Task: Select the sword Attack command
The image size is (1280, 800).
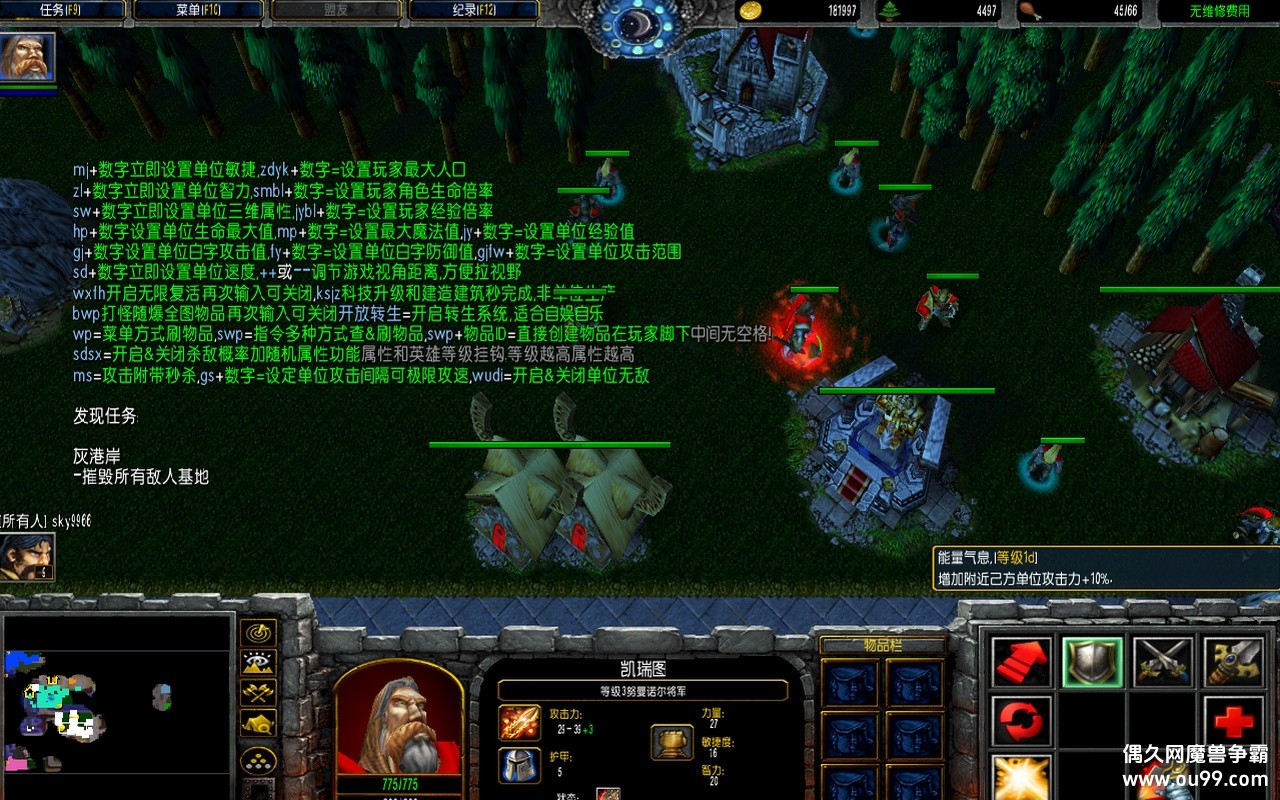Action: tap(1233, 661)
